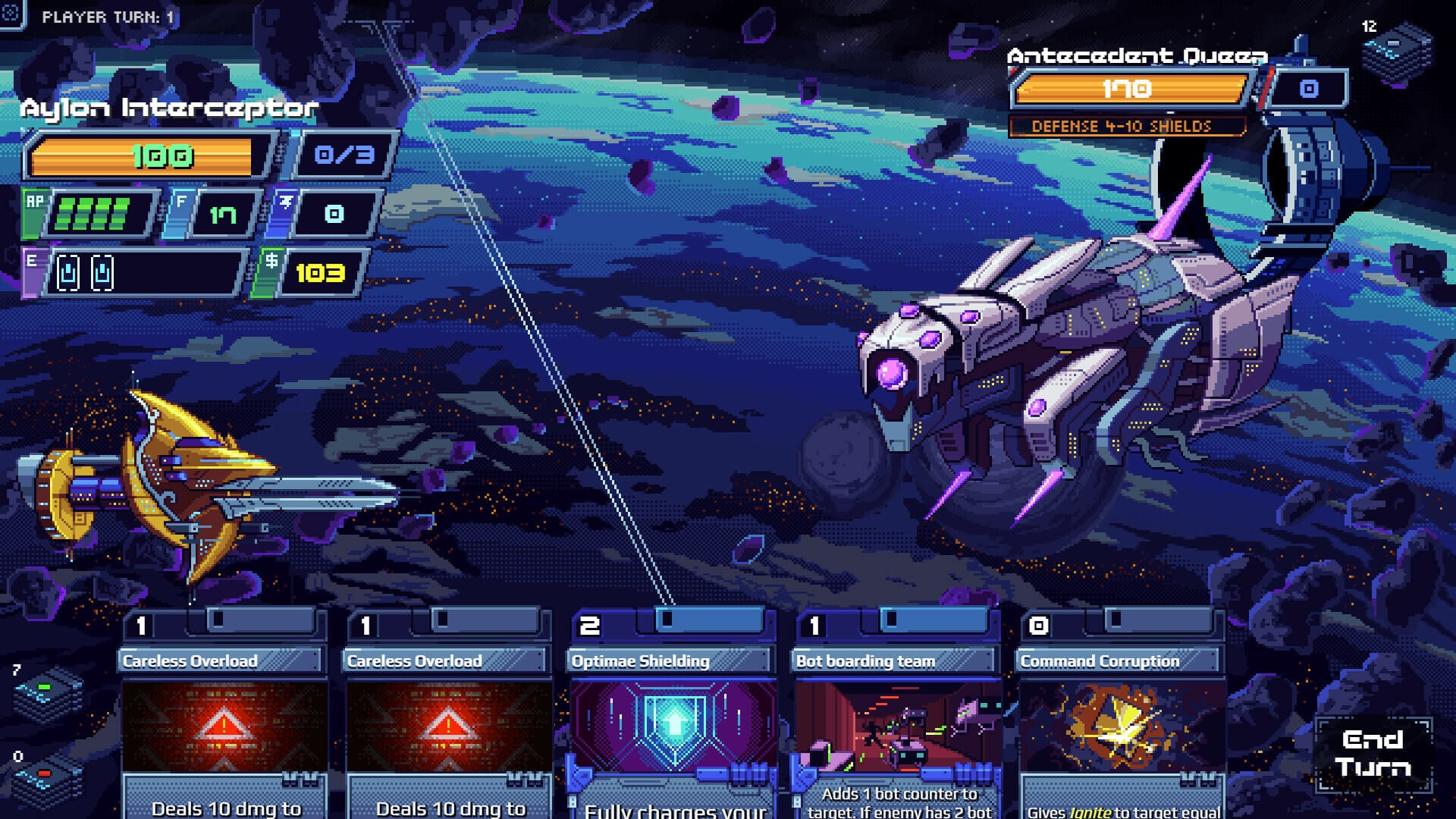Play the Bot boarding team card
This screenshot has height=819, width=1456.
click(x=897, y=720)
